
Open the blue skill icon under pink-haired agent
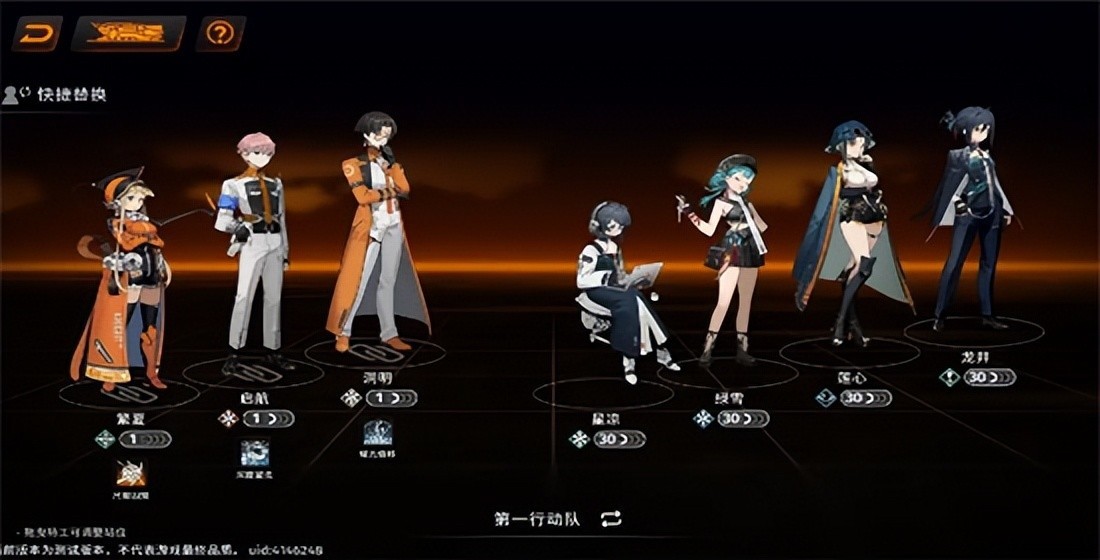pos(254,453)
